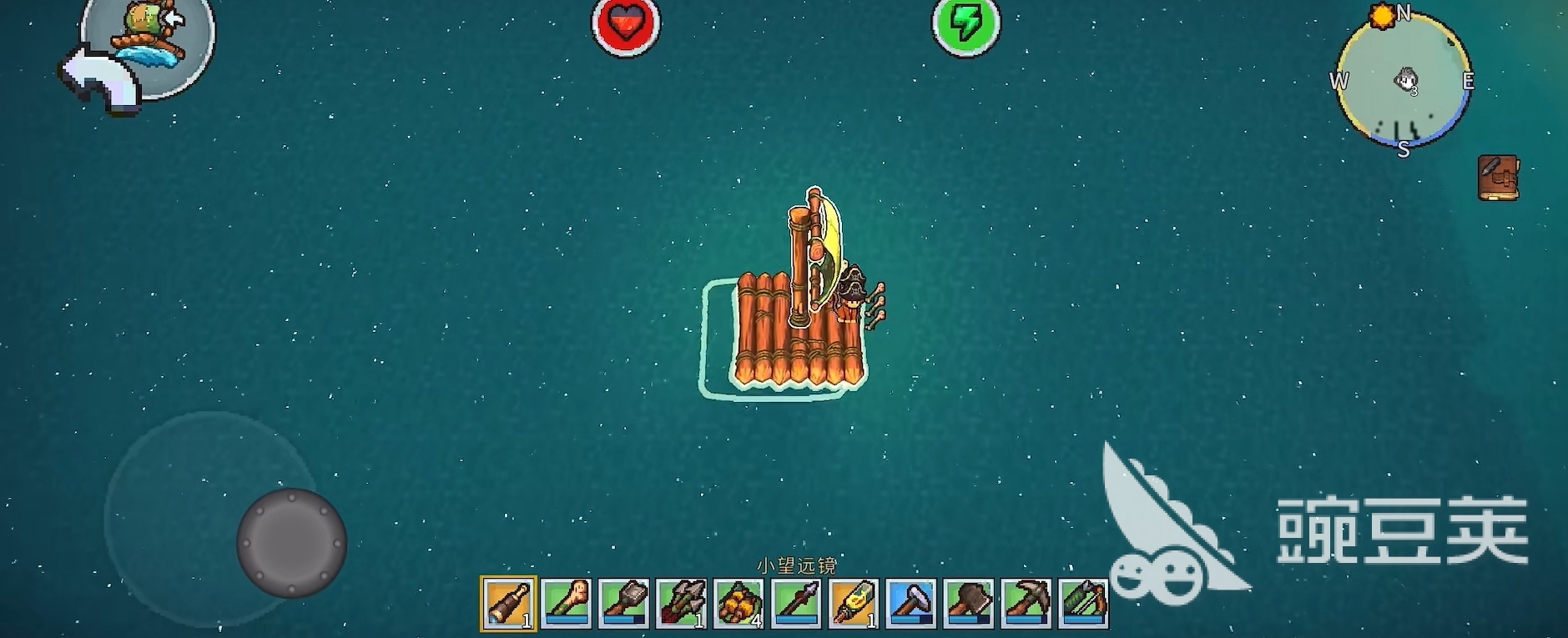The width and height of the screenshot is (1568, 638).
Task: Equip the bone club from hotbar
Action: coord(567,603)
